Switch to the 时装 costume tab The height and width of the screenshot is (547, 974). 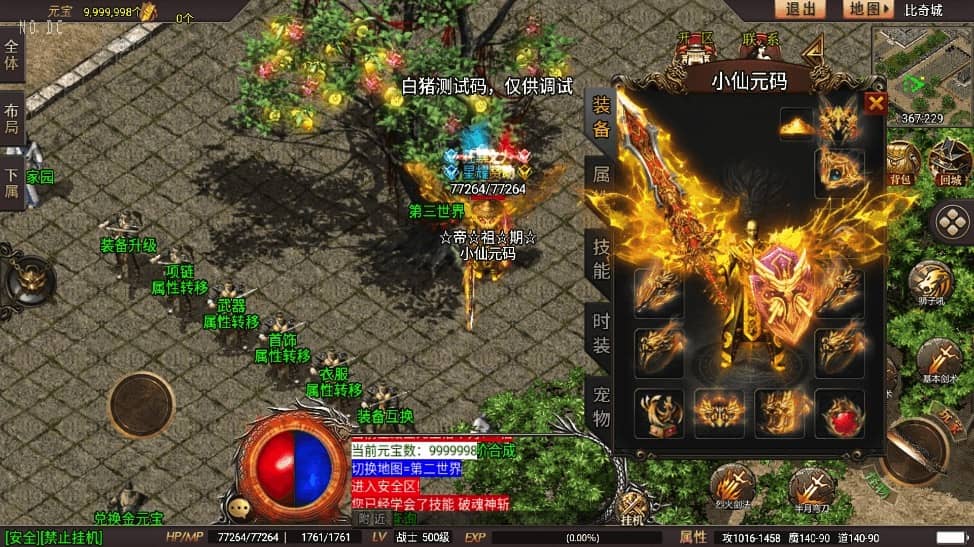tap(600, 332)
